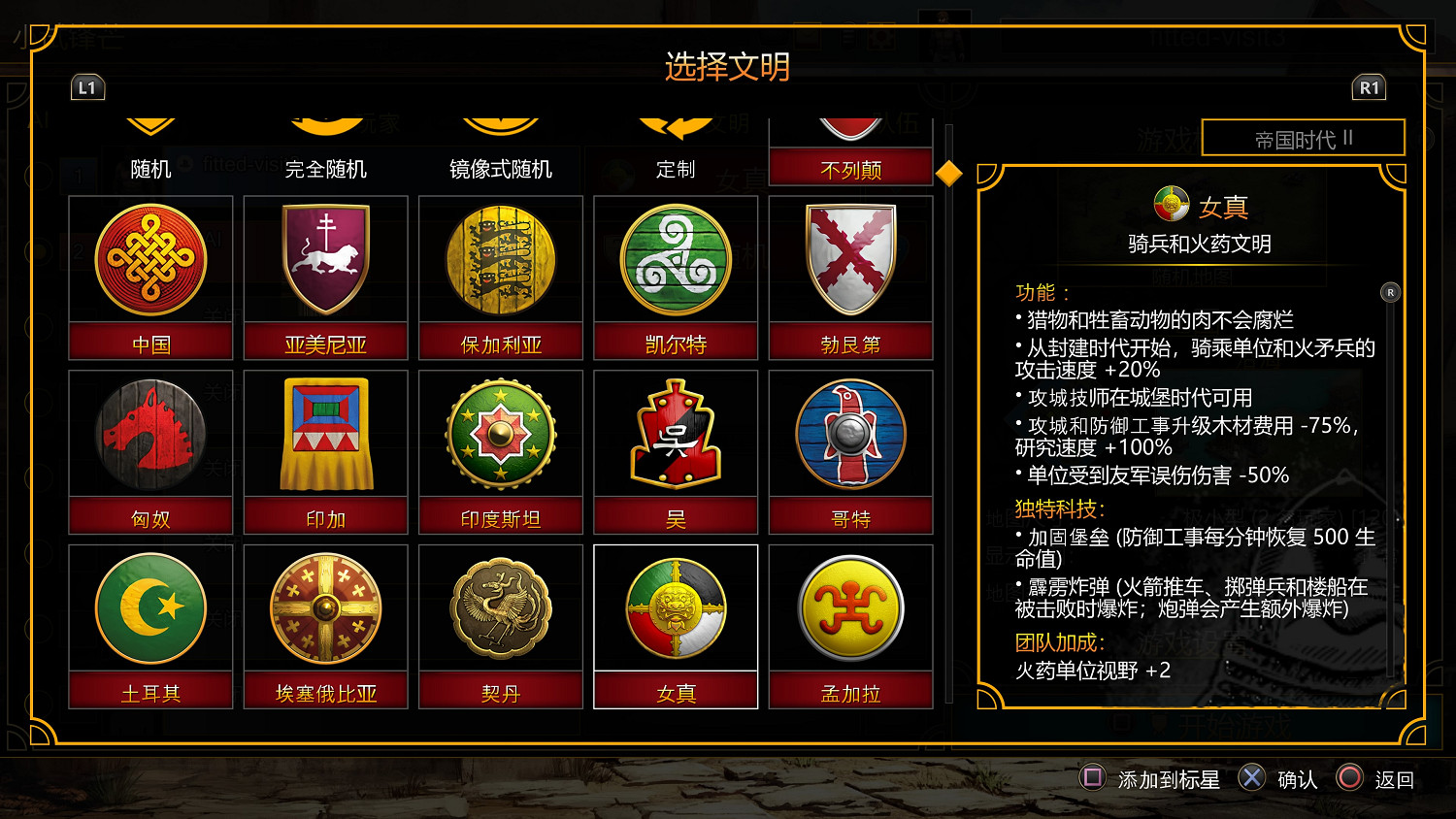Select the 吴 civilization emblem

tap(676, 434)
